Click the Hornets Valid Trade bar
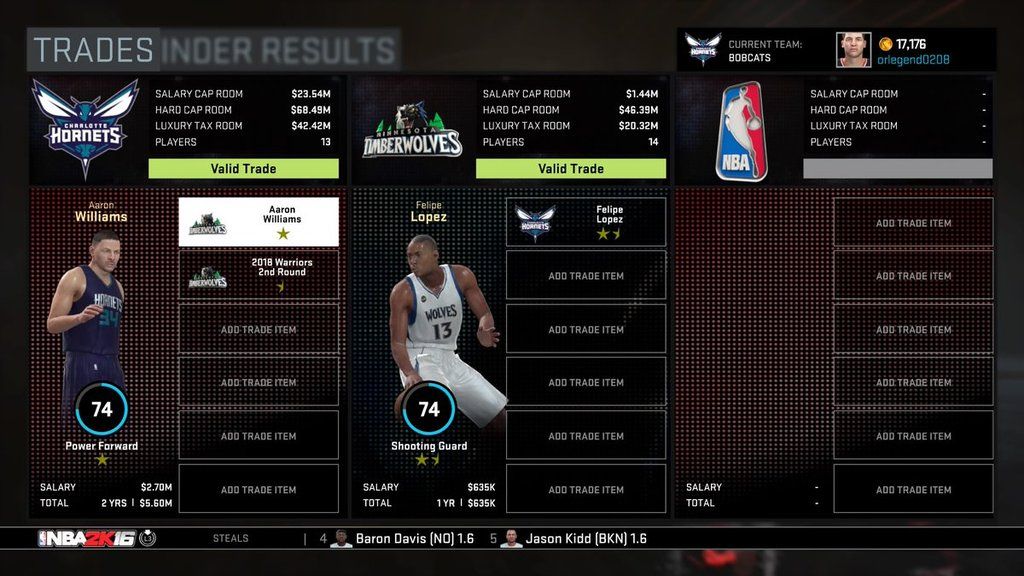 click(243, 169)
